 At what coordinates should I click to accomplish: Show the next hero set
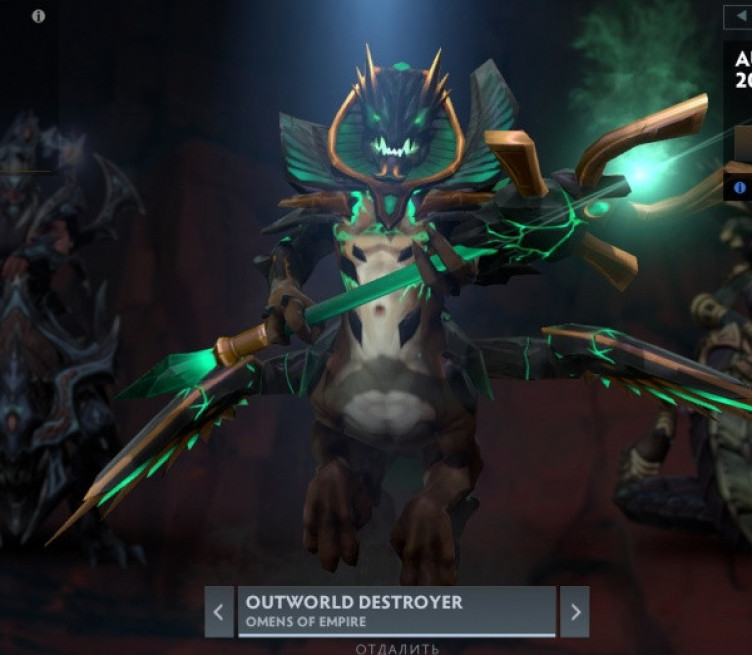574,611
